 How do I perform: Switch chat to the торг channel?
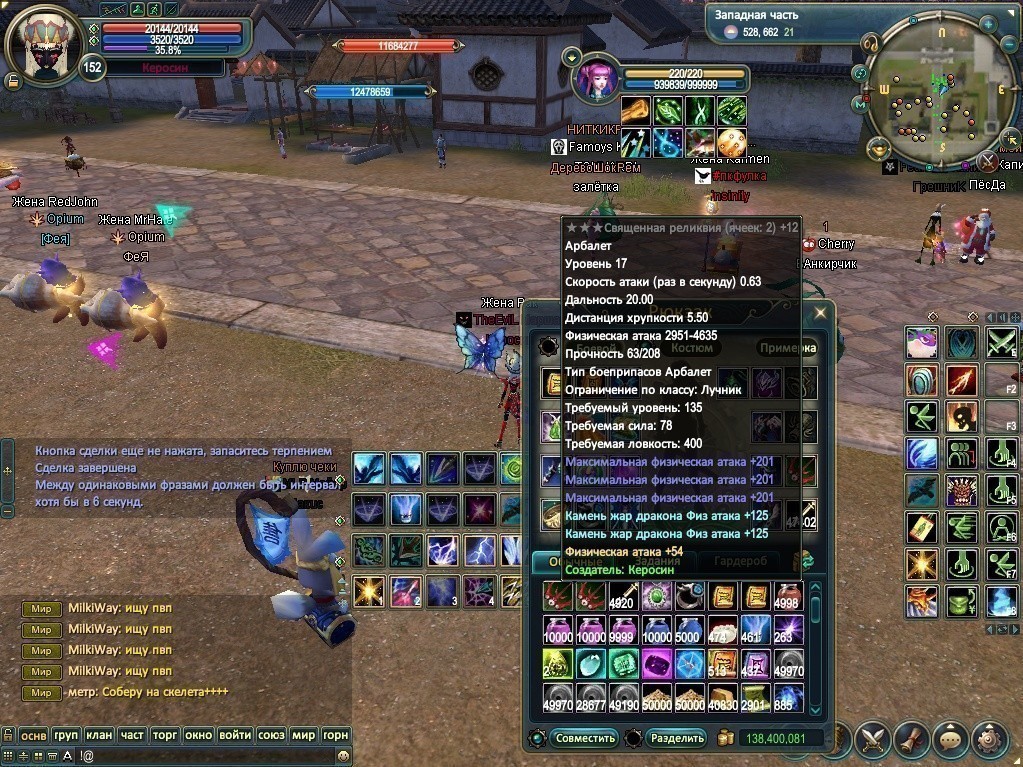tap(164, 735)
